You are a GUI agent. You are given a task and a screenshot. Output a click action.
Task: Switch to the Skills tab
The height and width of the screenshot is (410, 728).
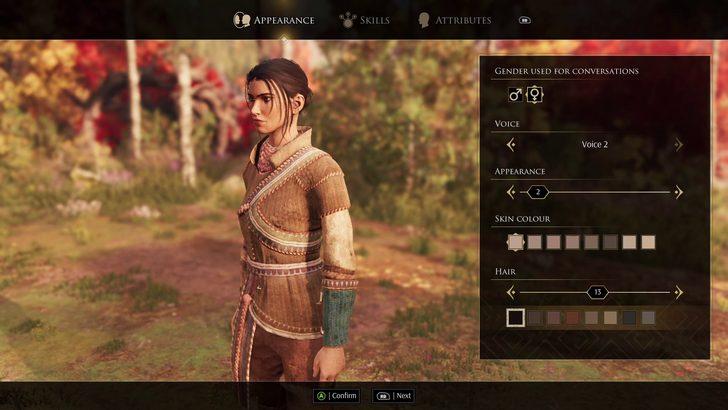[365, 20]
